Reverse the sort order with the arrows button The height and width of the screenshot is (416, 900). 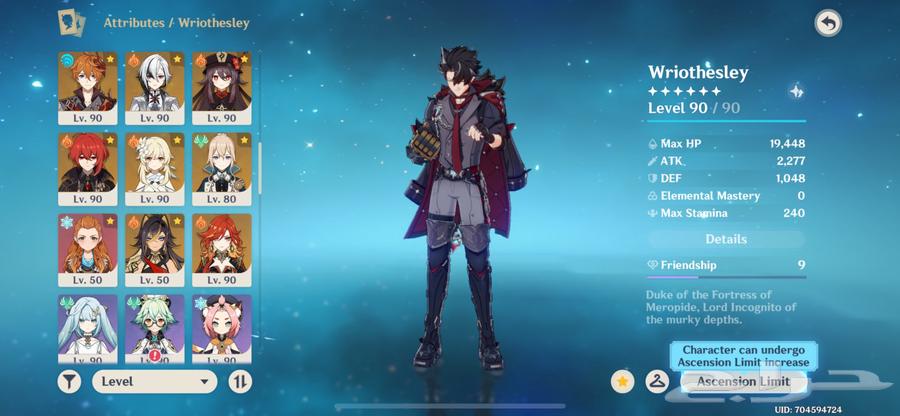point(240,381)
